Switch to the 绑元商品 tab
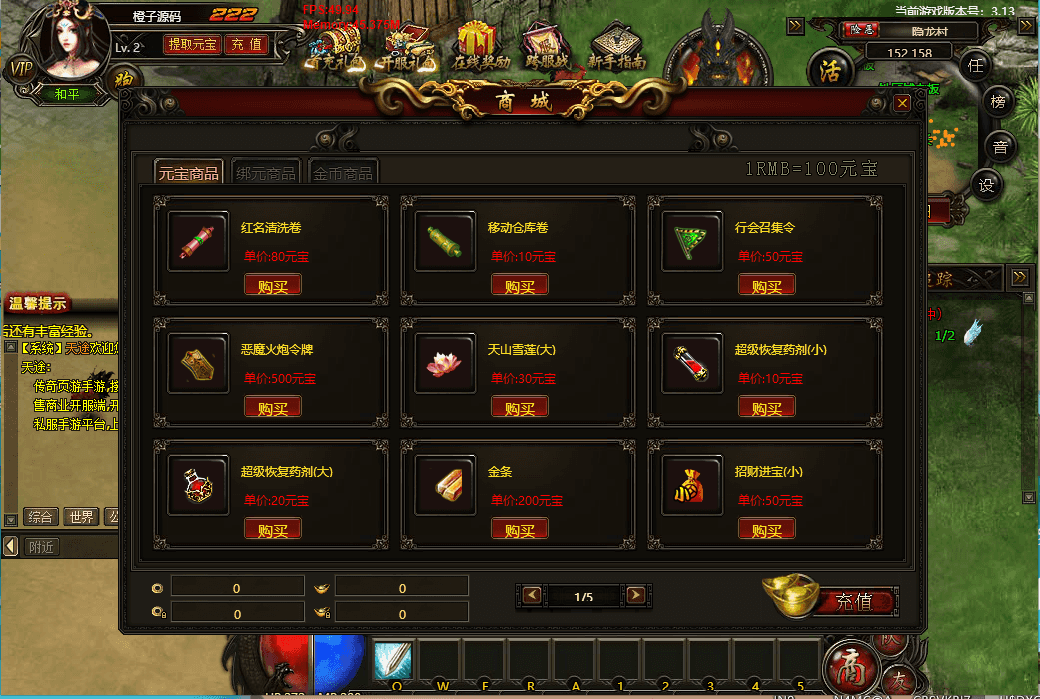The width and height of the screenshot is (1040, 699). click(x=266, y=172)
